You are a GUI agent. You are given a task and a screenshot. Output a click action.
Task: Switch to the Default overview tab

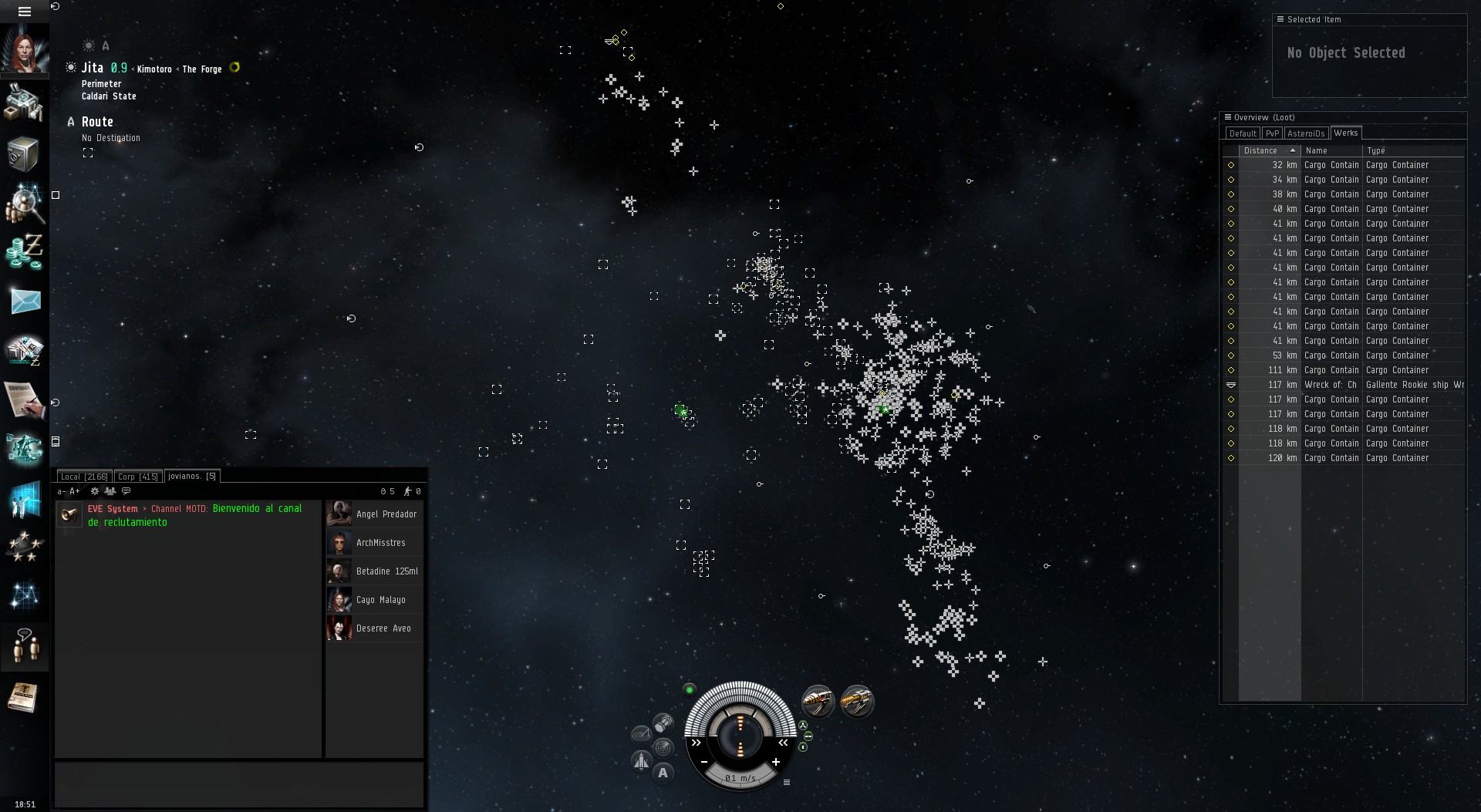point(1242,133)
